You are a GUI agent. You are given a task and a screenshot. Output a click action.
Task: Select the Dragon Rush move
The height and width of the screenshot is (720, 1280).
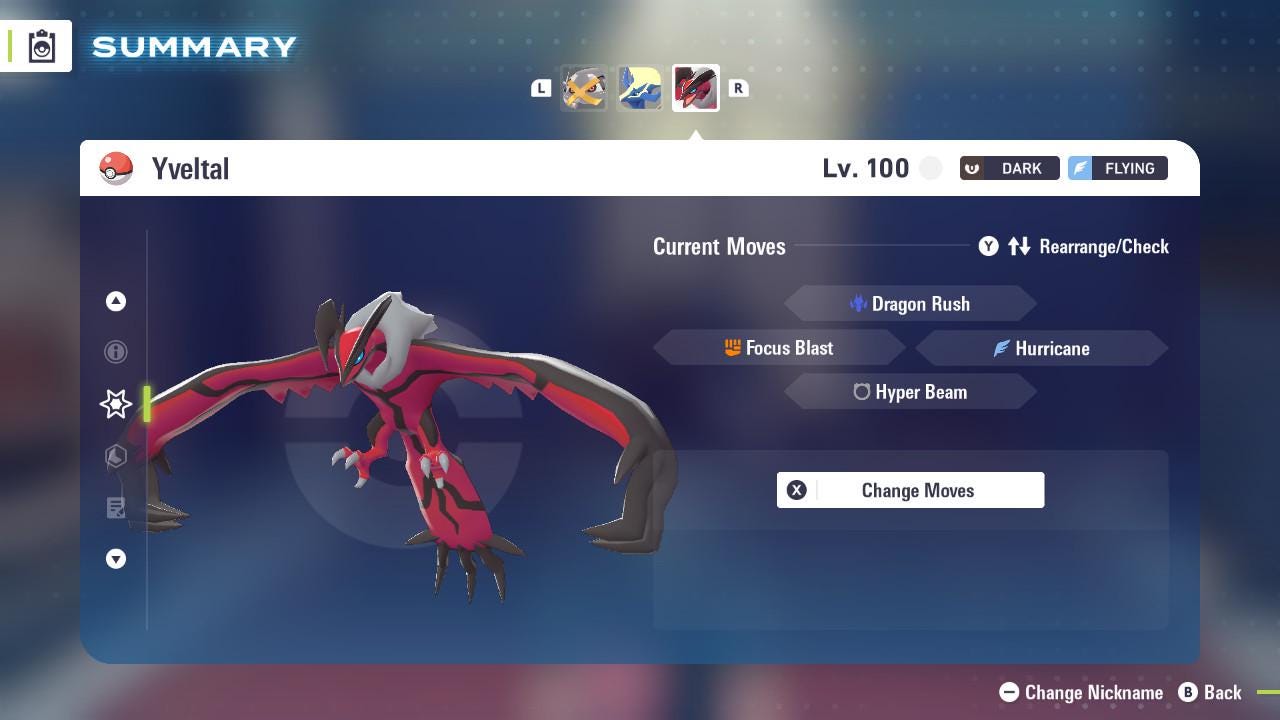point(910,303)
